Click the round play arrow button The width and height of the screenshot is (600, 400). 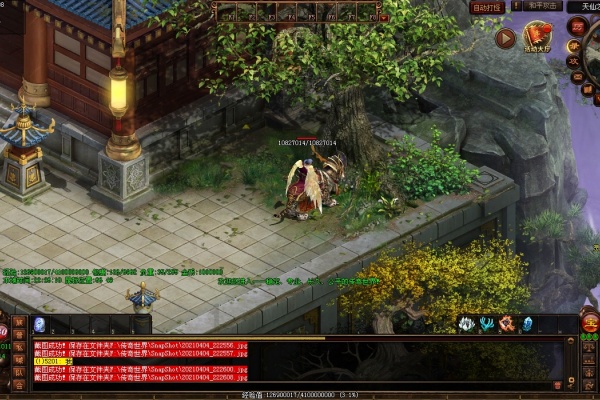506,39
